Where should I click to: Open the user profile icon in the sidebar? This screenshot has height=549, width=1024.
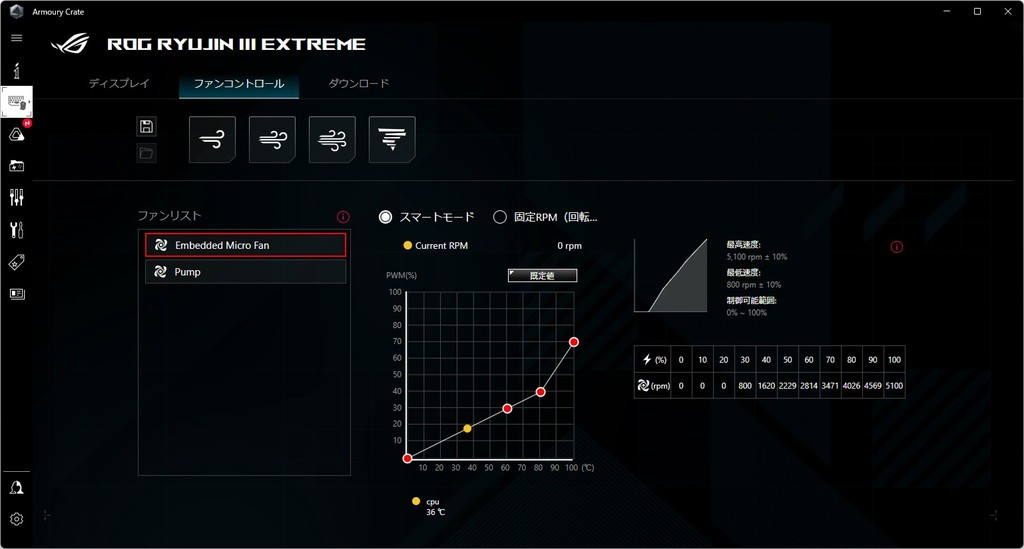pyautogui.click(x=16, y=487)
